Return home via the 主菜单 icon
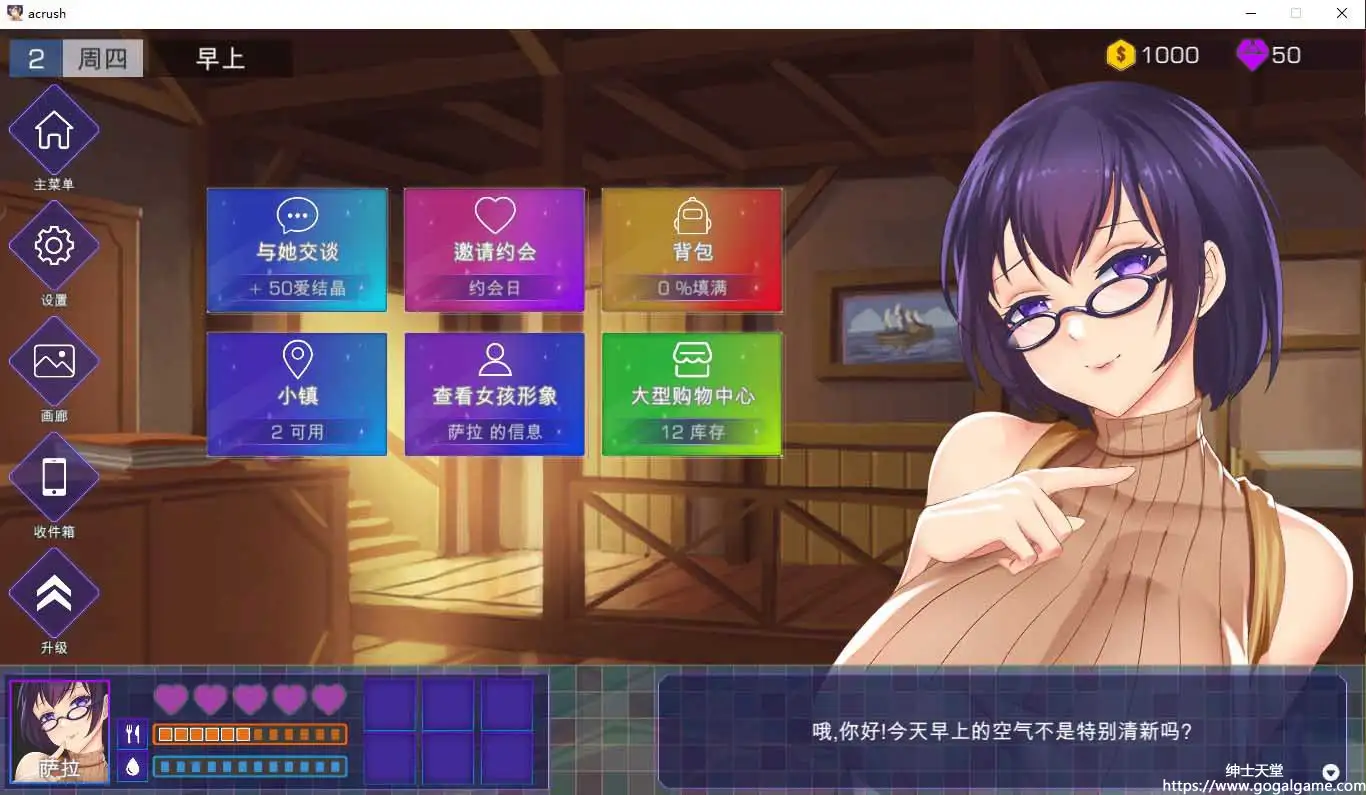 [x=53, y=128]
